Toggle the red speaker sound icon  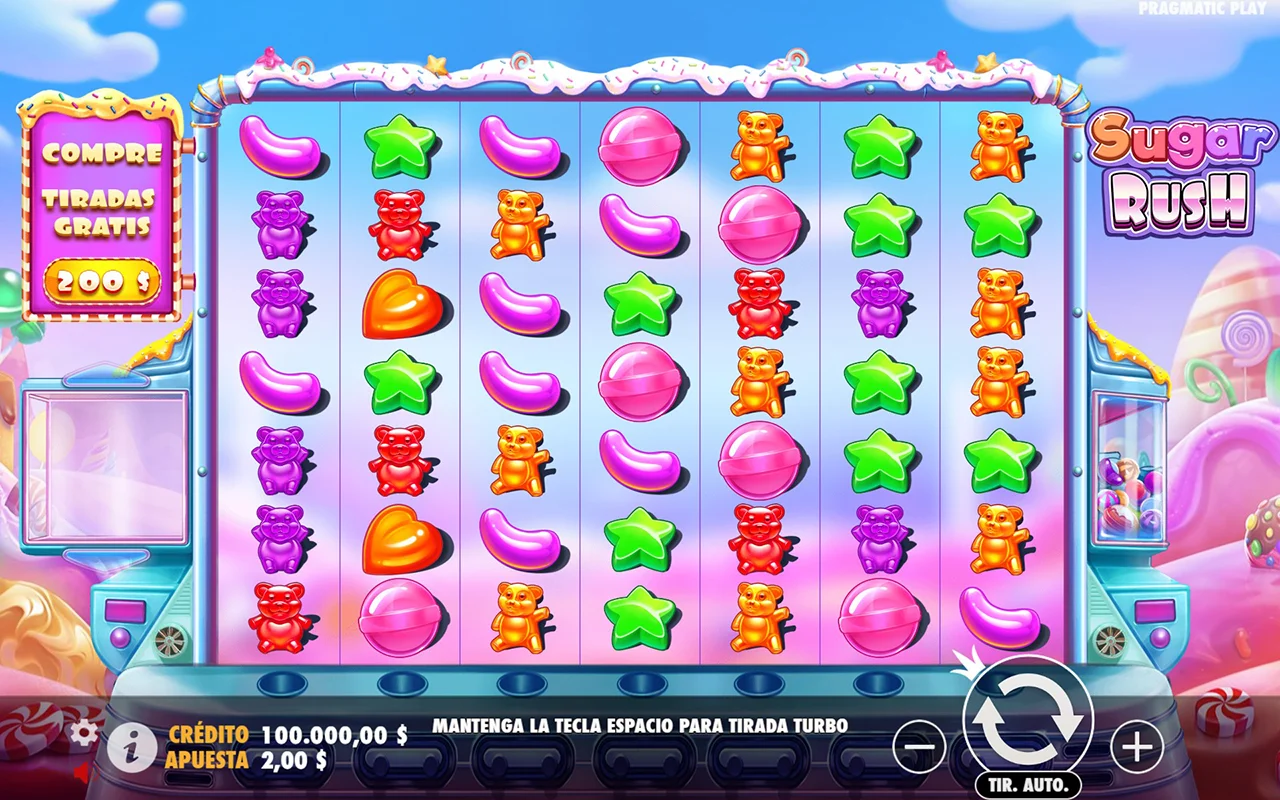[x=83, y=773]
